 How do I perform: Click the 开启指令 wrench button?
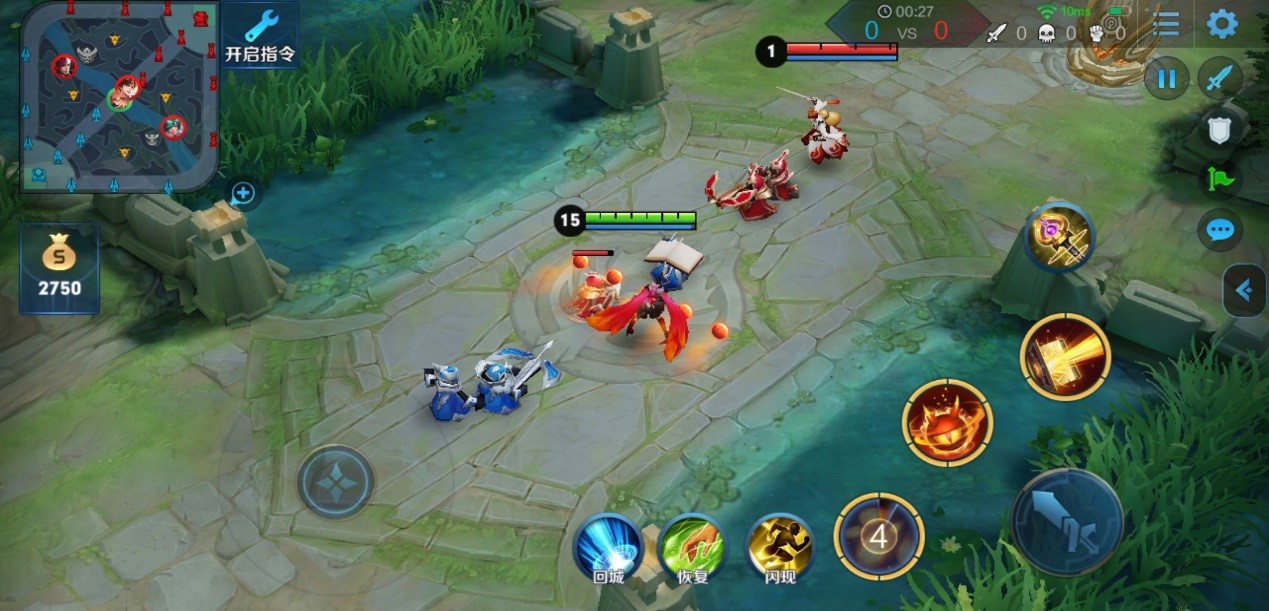tap(260, 36)
